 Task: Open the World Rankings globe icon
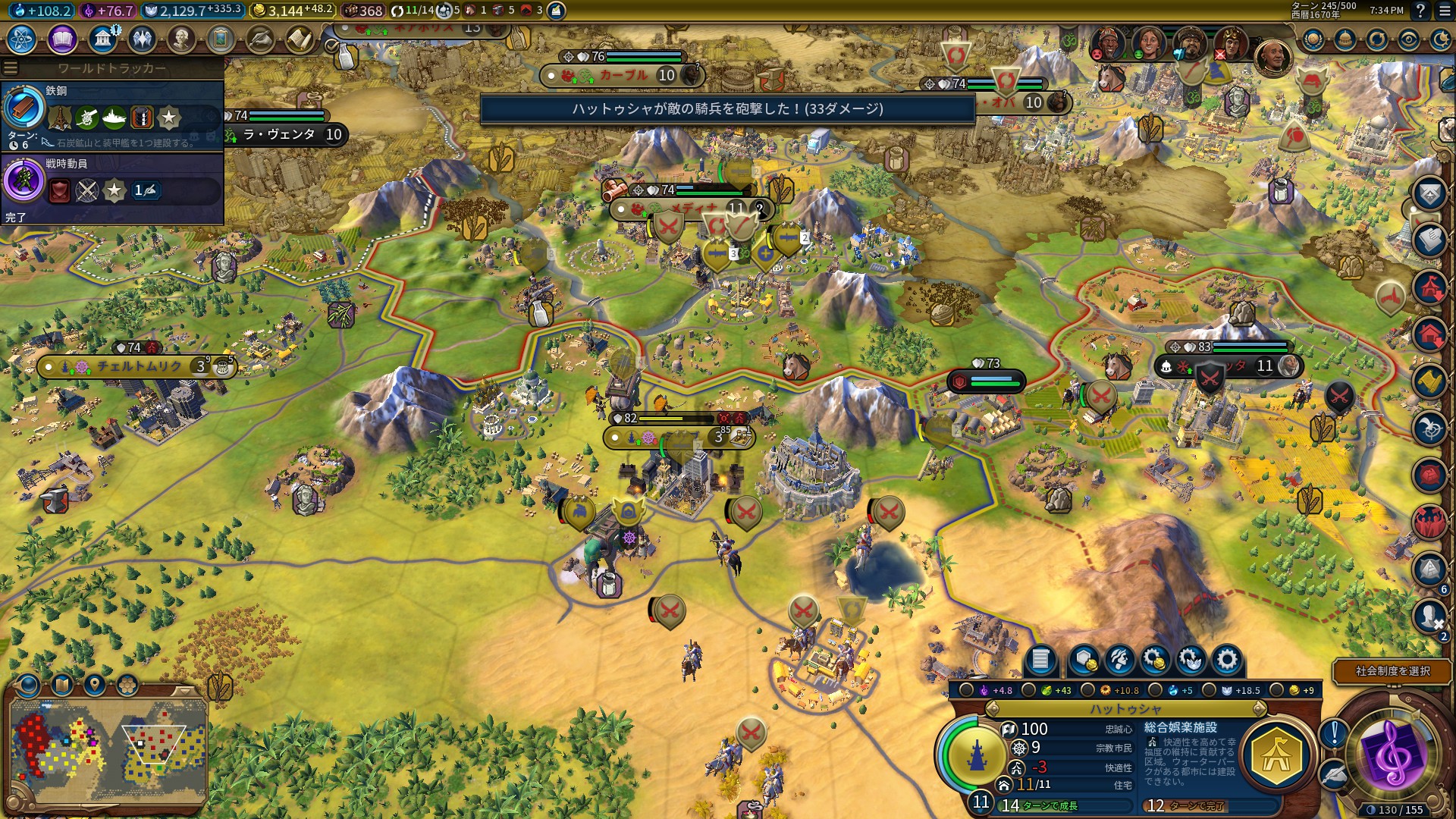point(1313,39)
